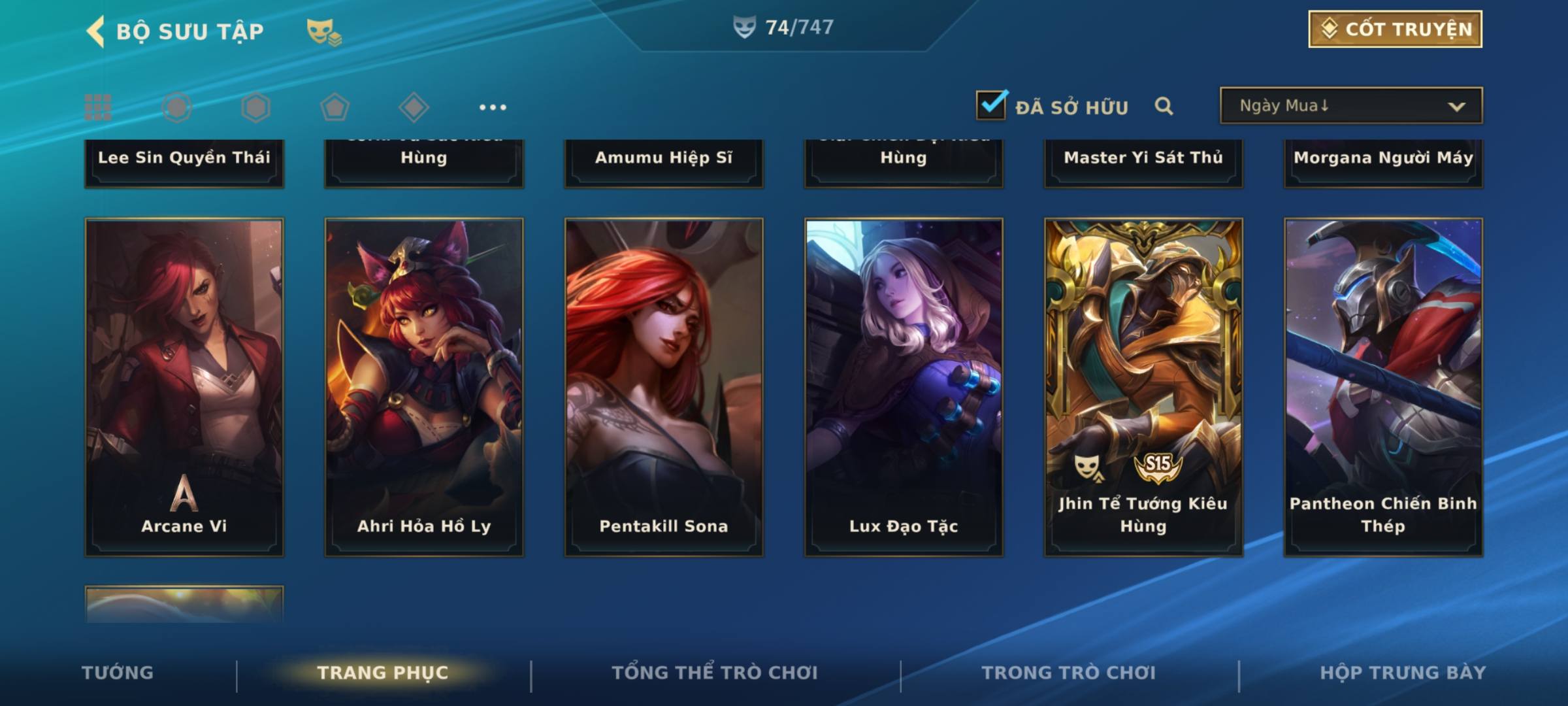Image resolution: width=1568 pixels, height=706 pixels.
Task: Go back from Bộ Sưu Tập
Action: pyautogui.click(x=96, y=31)
